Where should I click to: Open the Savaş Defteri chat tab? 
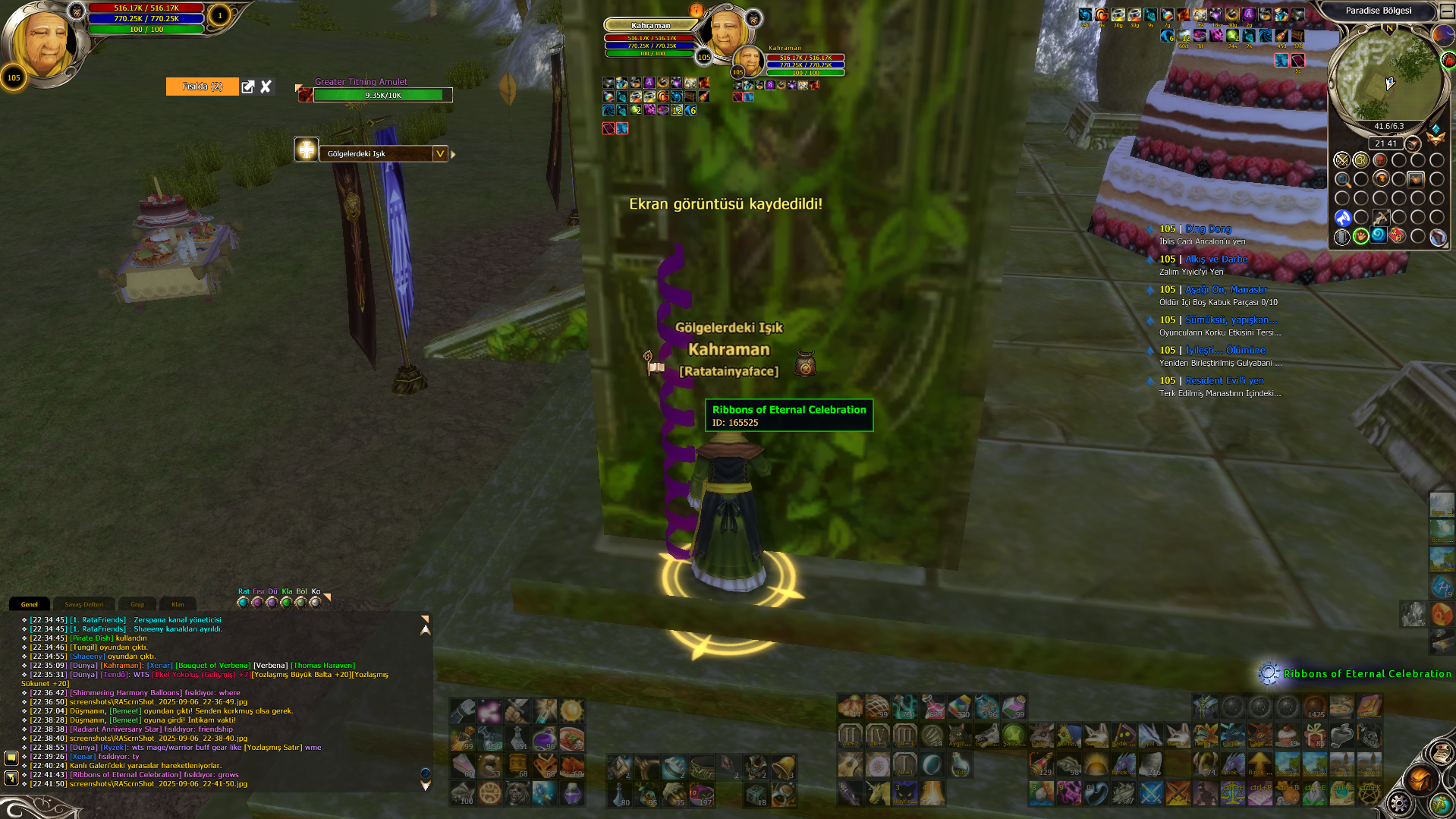coord(83,604)
